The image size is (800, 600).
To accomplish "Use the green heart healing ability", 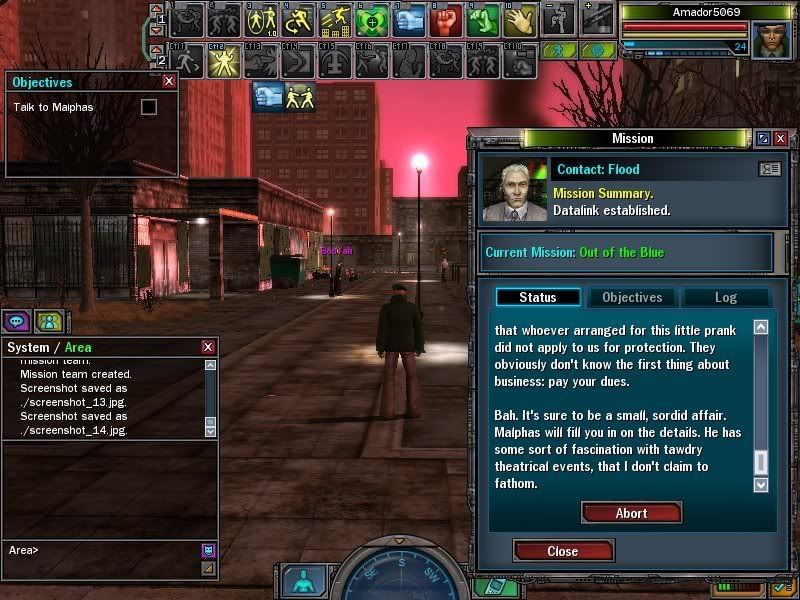I will pyautogui.click(x=372, y=19).
